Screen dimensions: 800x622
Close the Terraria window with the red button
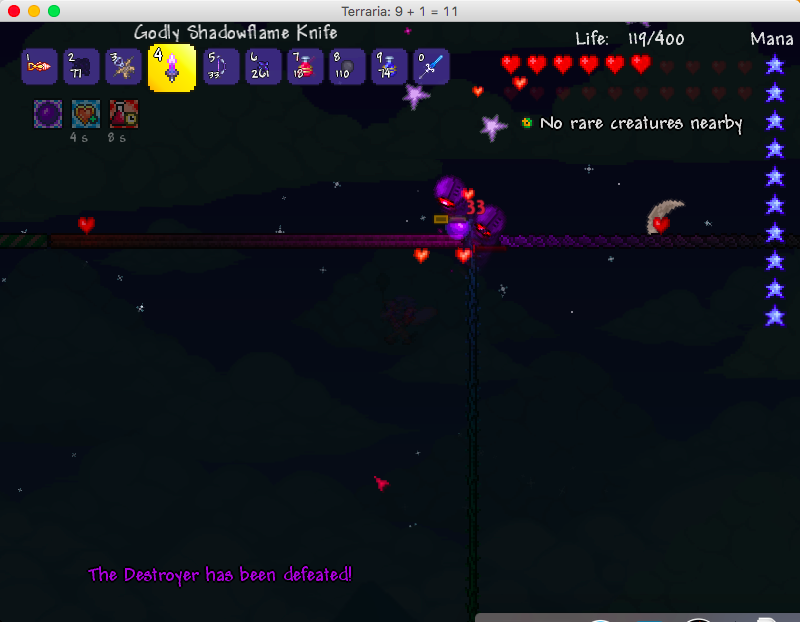pos(14,10)
